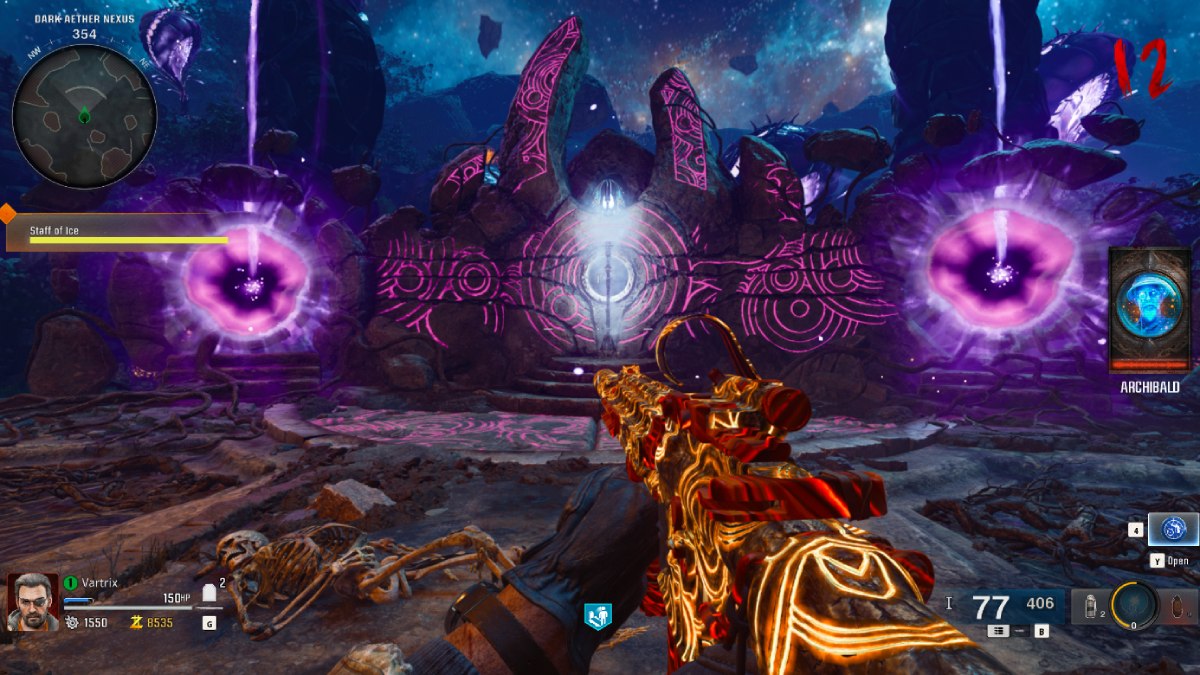This screenshot has width=1200, height=675.
Task: Select the Staff of Ice objective tracker
Action: point(118,234)
